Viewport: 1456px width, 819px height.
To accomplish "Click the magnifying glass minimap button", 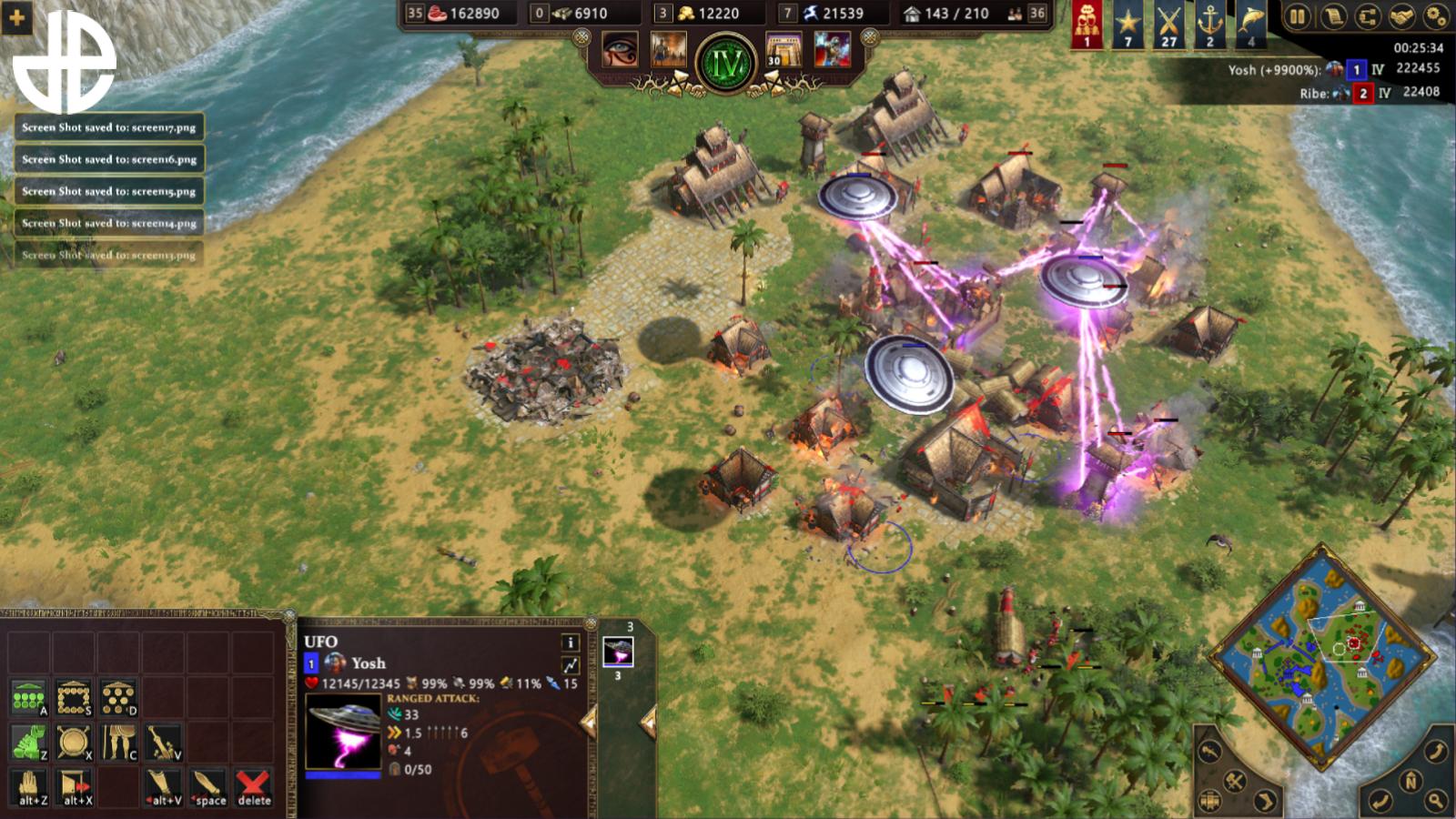I will 1435,801.
